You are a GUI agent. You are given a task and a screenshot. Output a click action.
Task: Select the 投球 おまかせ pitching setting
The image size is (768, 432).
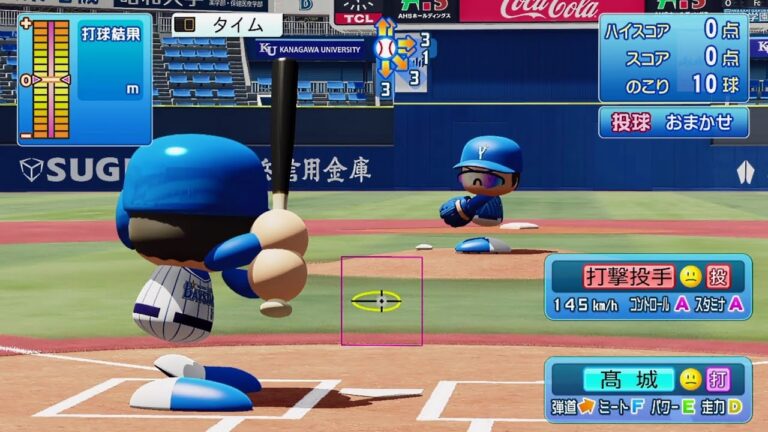[x=673, y=122]
